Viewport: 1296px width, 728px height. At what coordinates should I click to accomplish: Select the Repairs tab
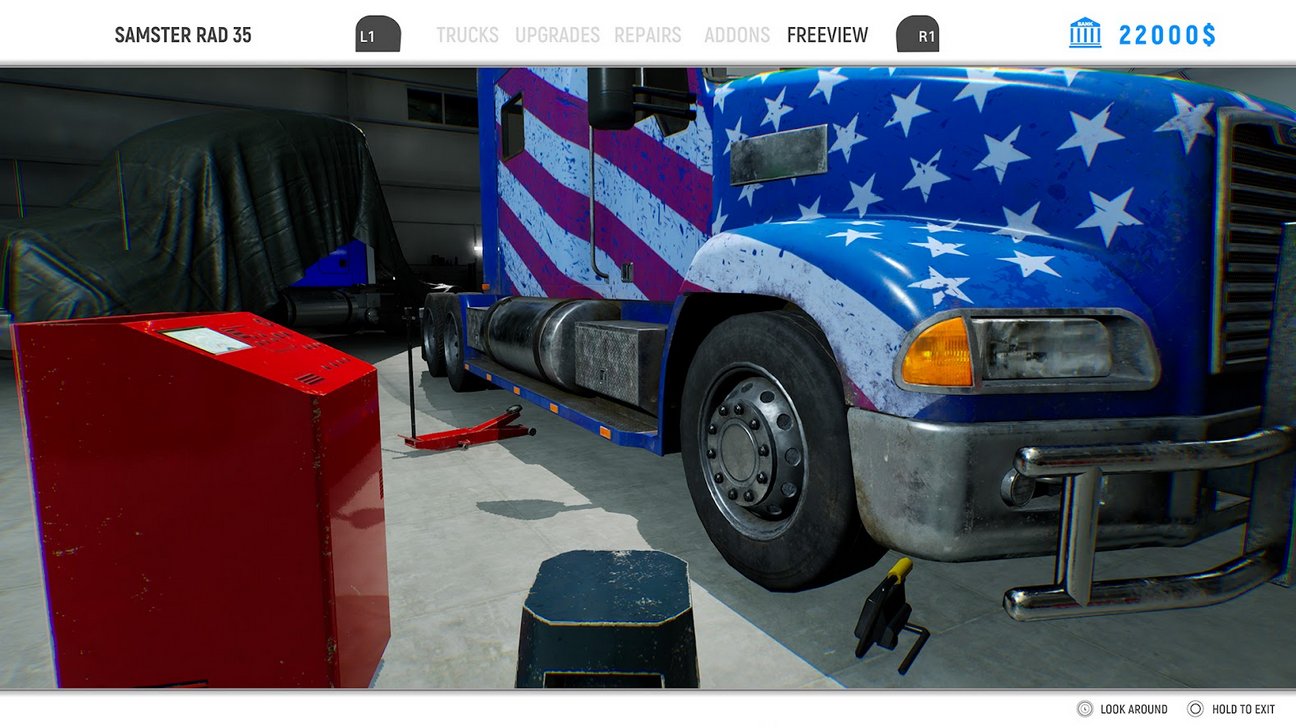point(647,35)
